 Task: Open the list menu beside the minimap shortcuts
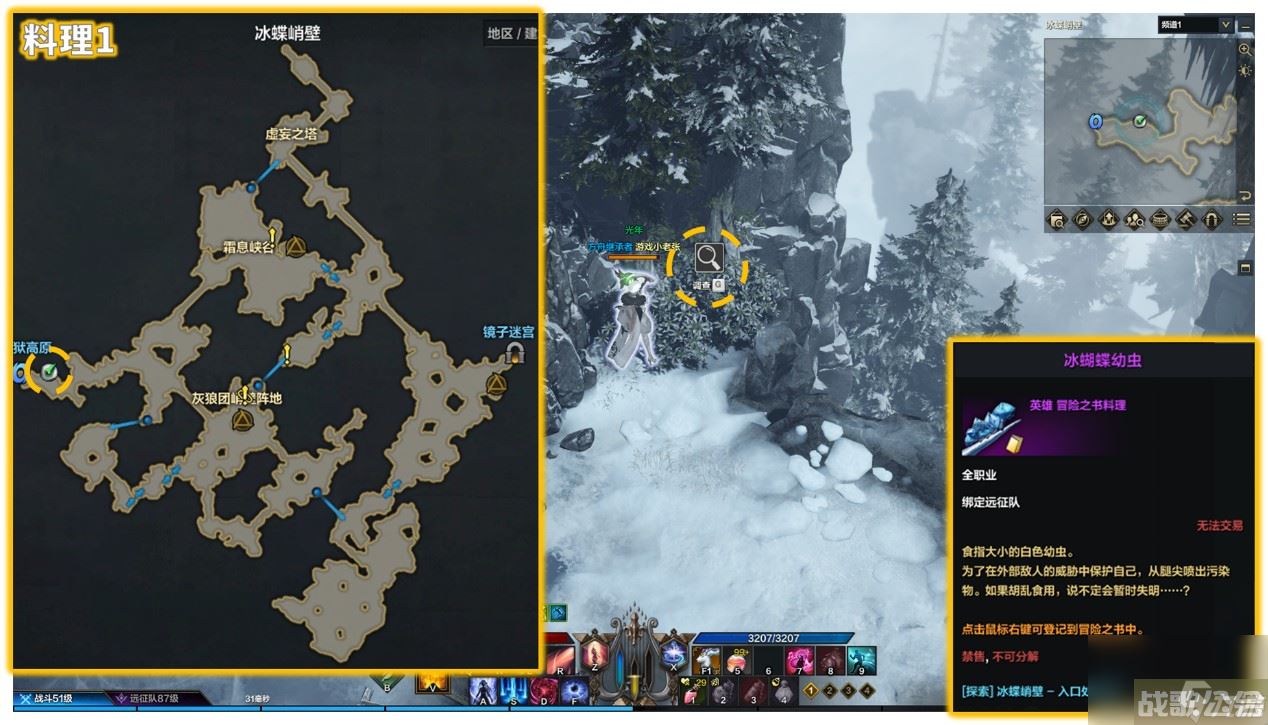click(1242, 219)
